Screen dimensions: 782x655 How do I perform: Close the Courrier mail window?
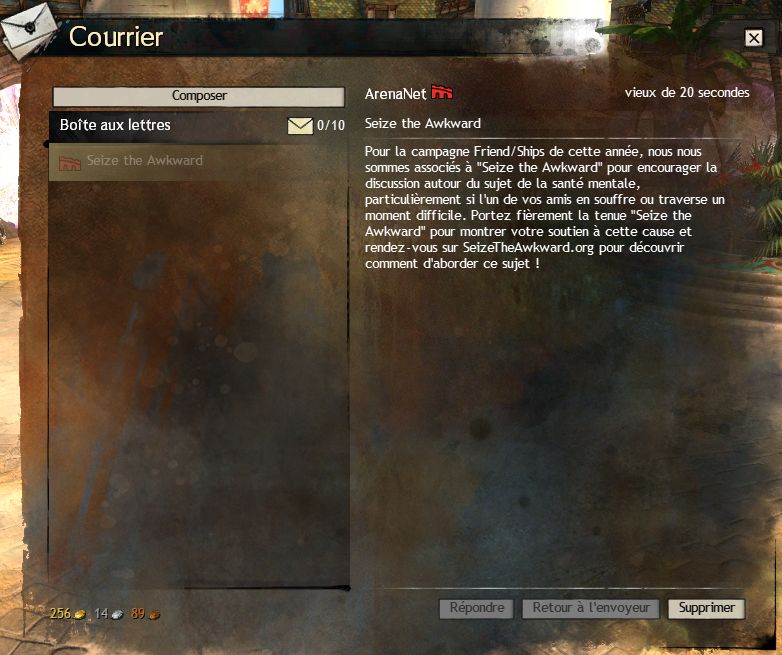(753, 38)
